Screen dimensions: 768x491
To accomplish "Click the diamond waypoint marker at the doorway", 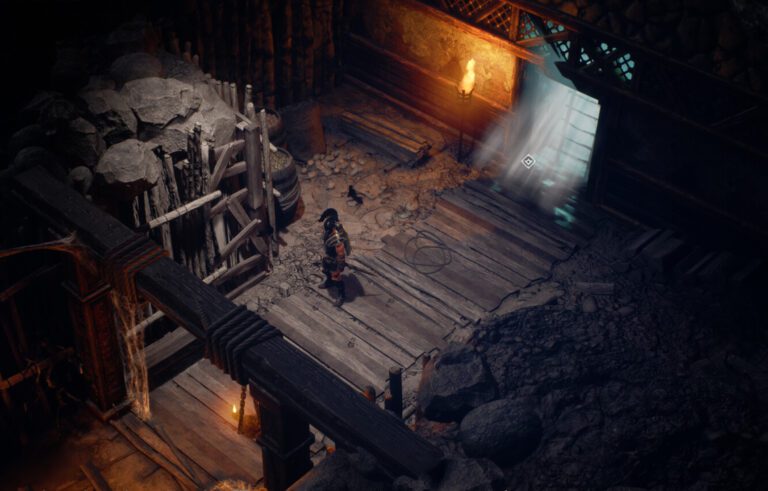I will pyautogui.click(x=528, y=160).
